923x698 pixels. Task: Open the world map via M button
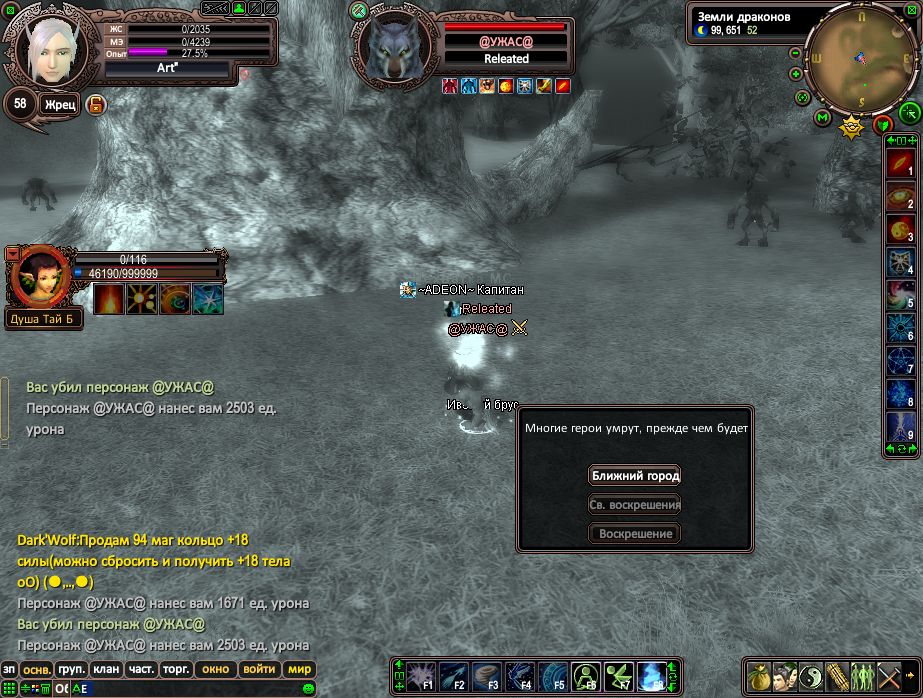point(822,117)
